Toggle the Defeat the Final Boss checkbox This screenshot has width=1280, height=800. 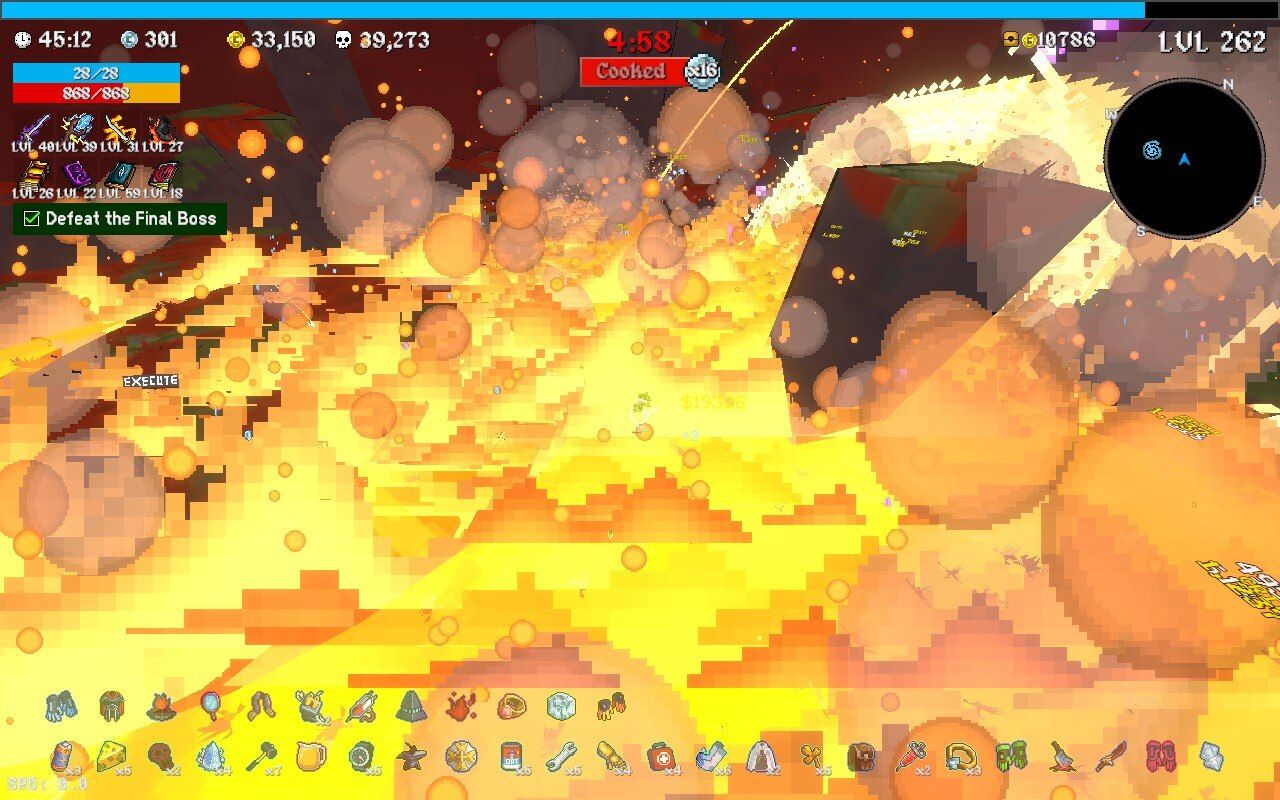[32, 218]
